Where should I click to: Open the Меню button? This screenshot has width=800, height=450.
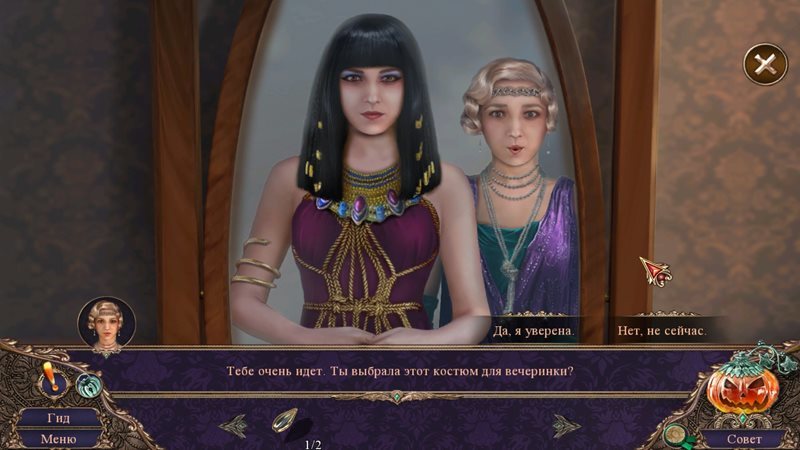click(x=58, y=438)
